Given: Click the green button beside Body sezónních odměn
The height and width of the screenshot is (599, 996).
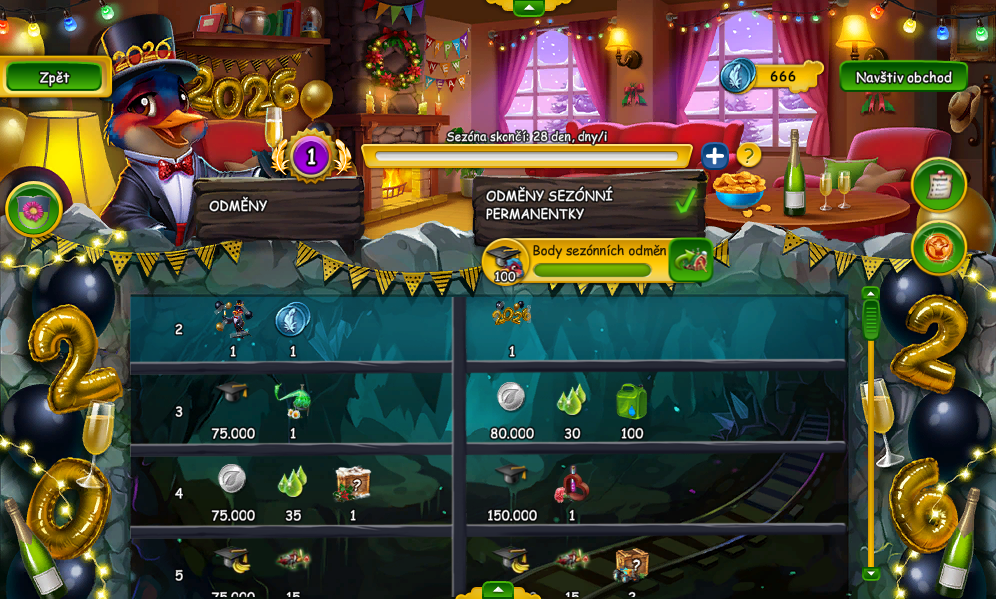Looking at the screenshot, I should click(x=690, y=261).
